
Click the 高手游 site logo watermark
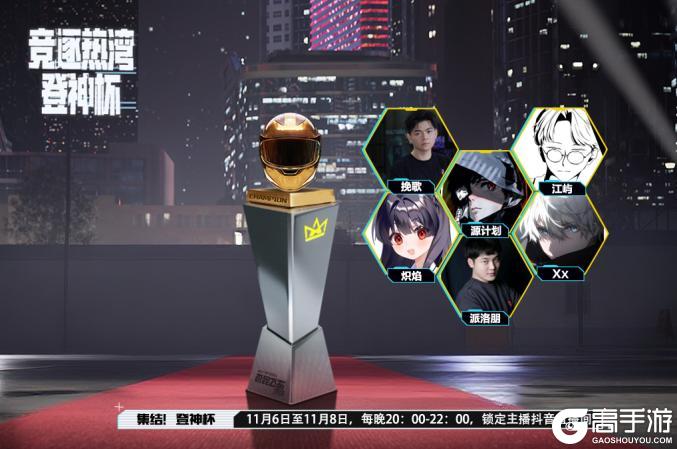pos(611,424)
